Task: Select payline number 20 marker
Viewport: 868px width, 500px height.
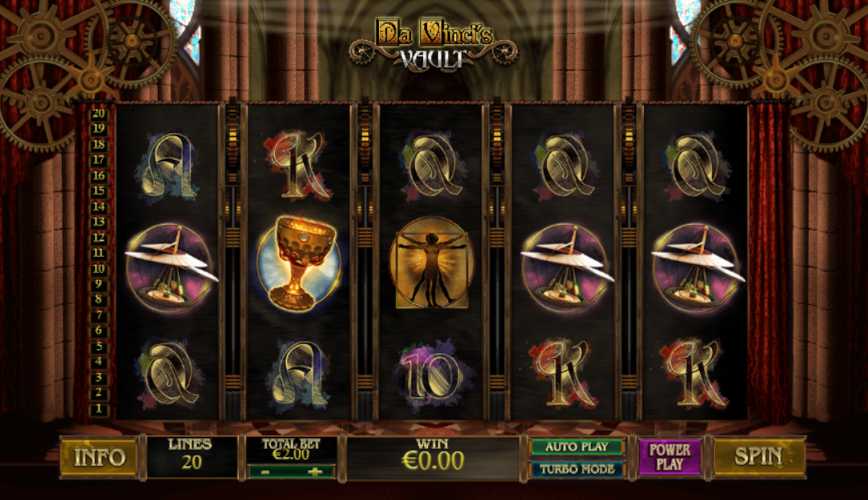Action: 98,113
